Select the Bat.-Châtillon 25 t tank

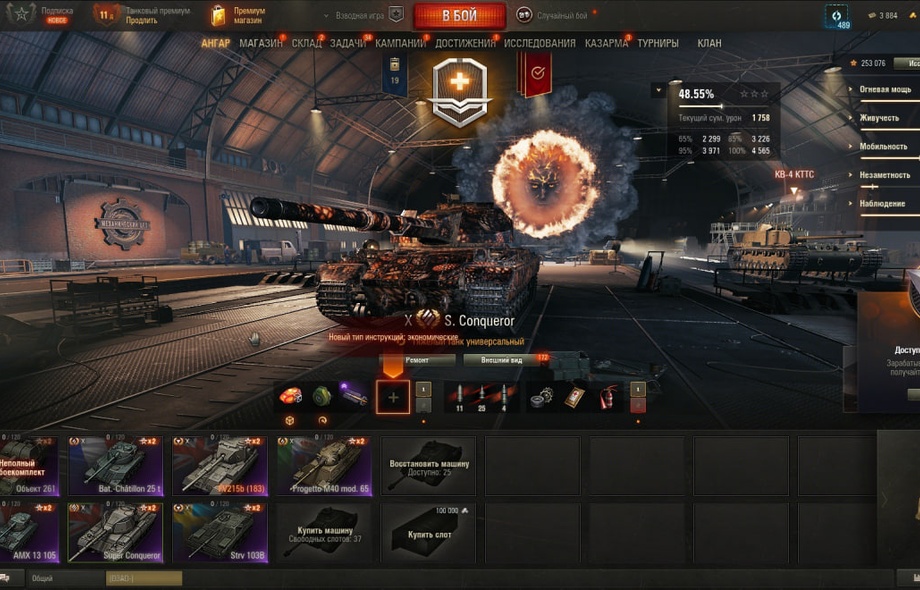tap(116, 465)
